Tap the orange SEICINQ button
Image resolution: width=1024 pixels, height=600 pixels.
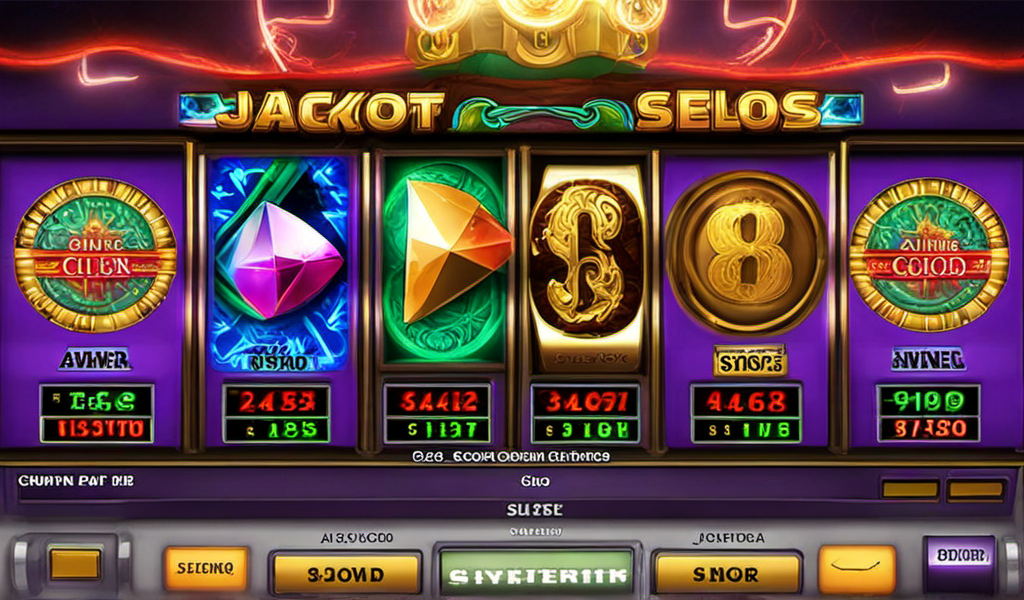[x=206, y=568]
